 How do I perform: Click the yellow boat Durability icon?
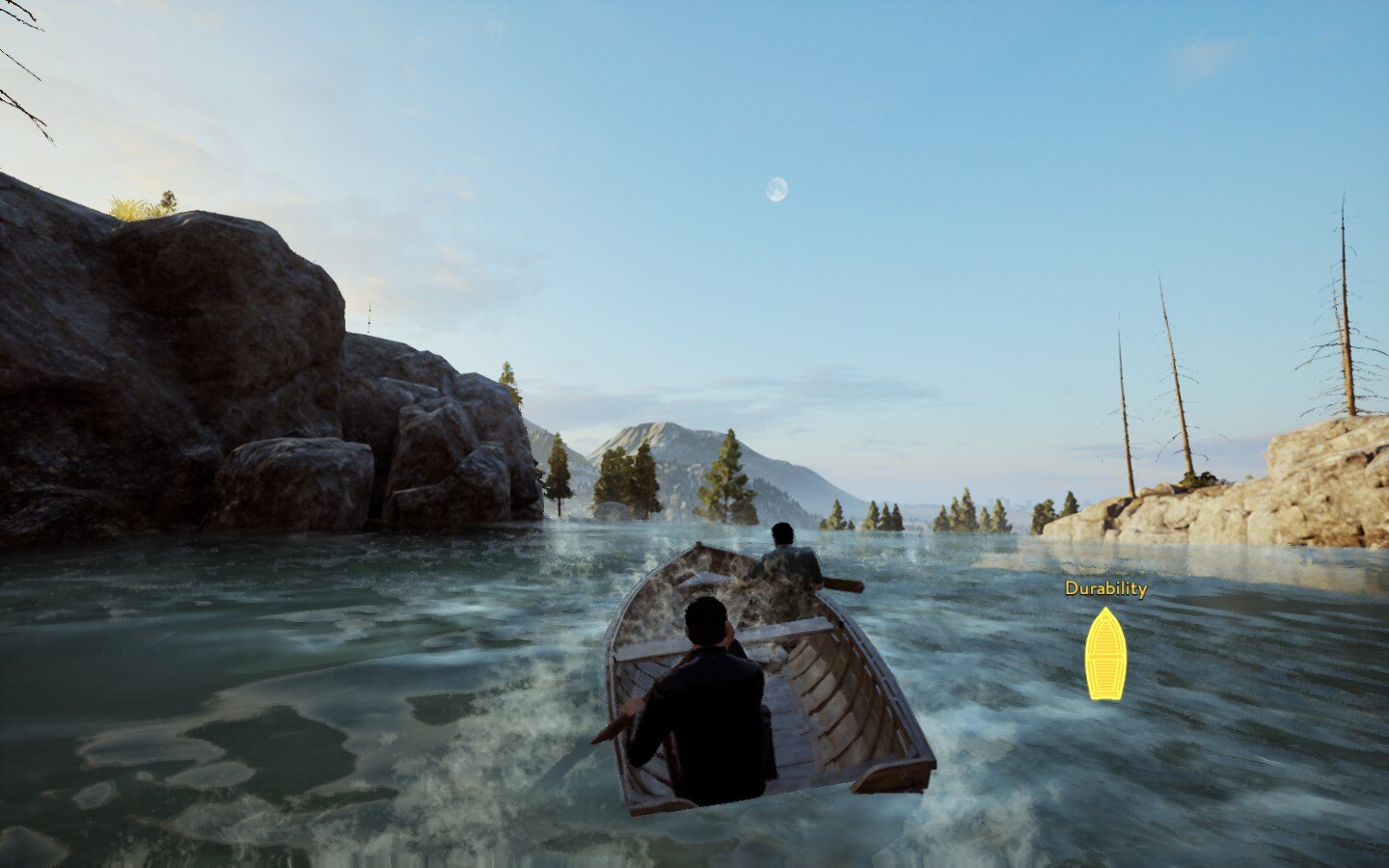(1104, 654)
